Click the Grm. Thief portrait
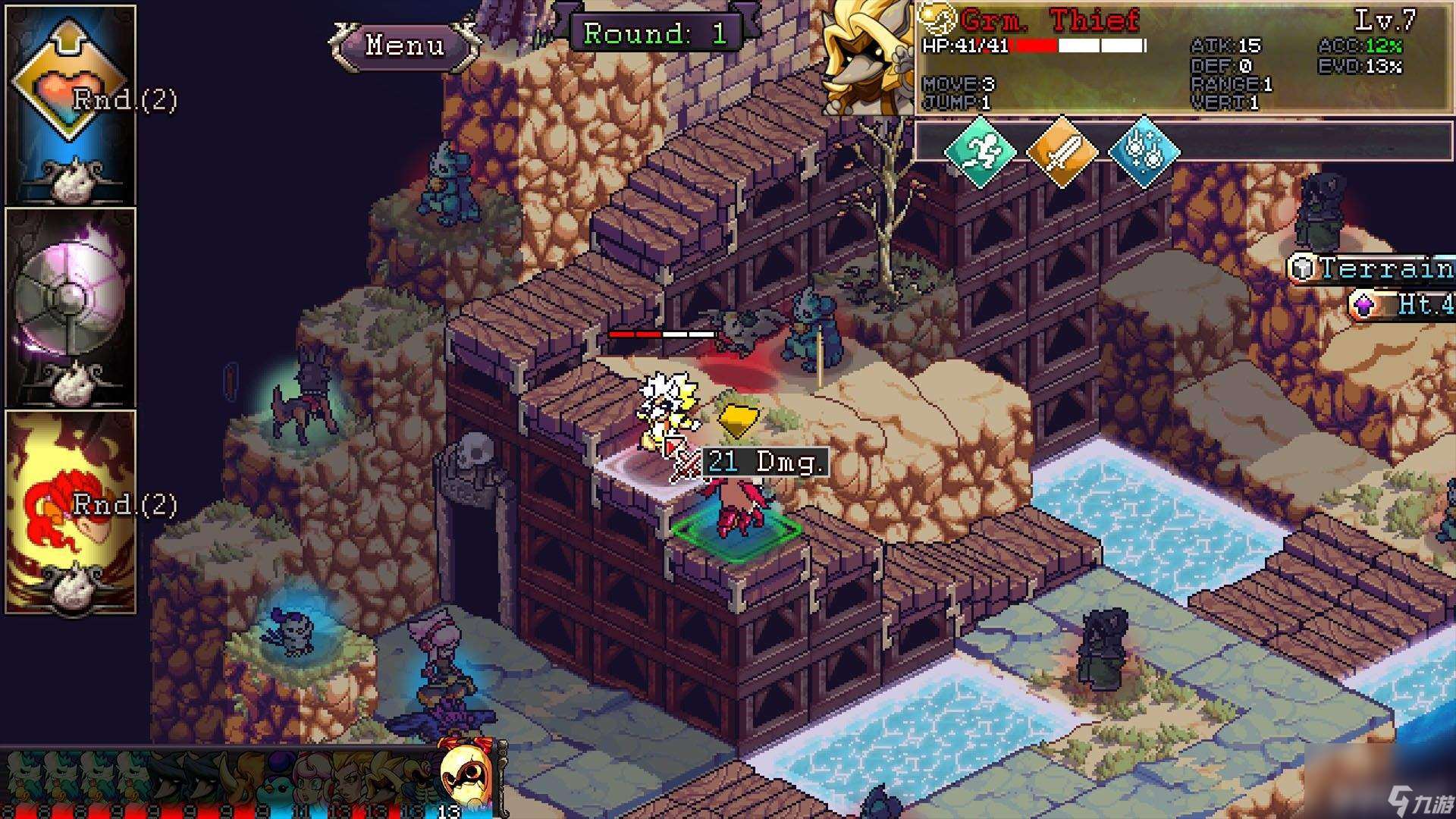This screenshot has height=819, width=1456. coord(868,58)
